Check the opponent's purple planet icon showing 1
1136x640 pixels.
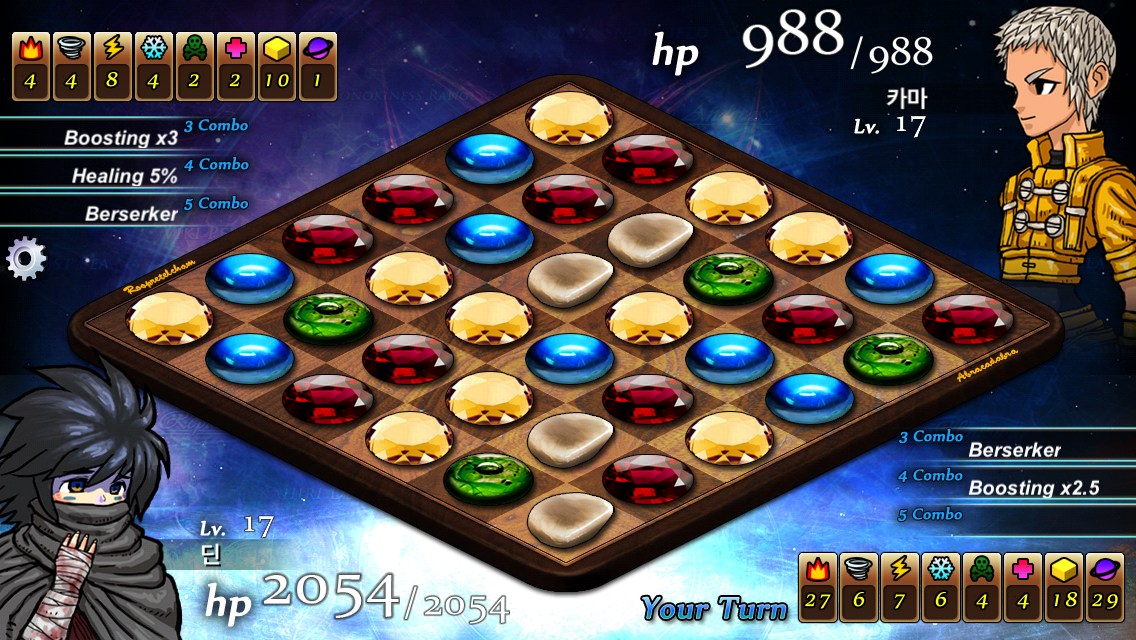coord(317,66)
